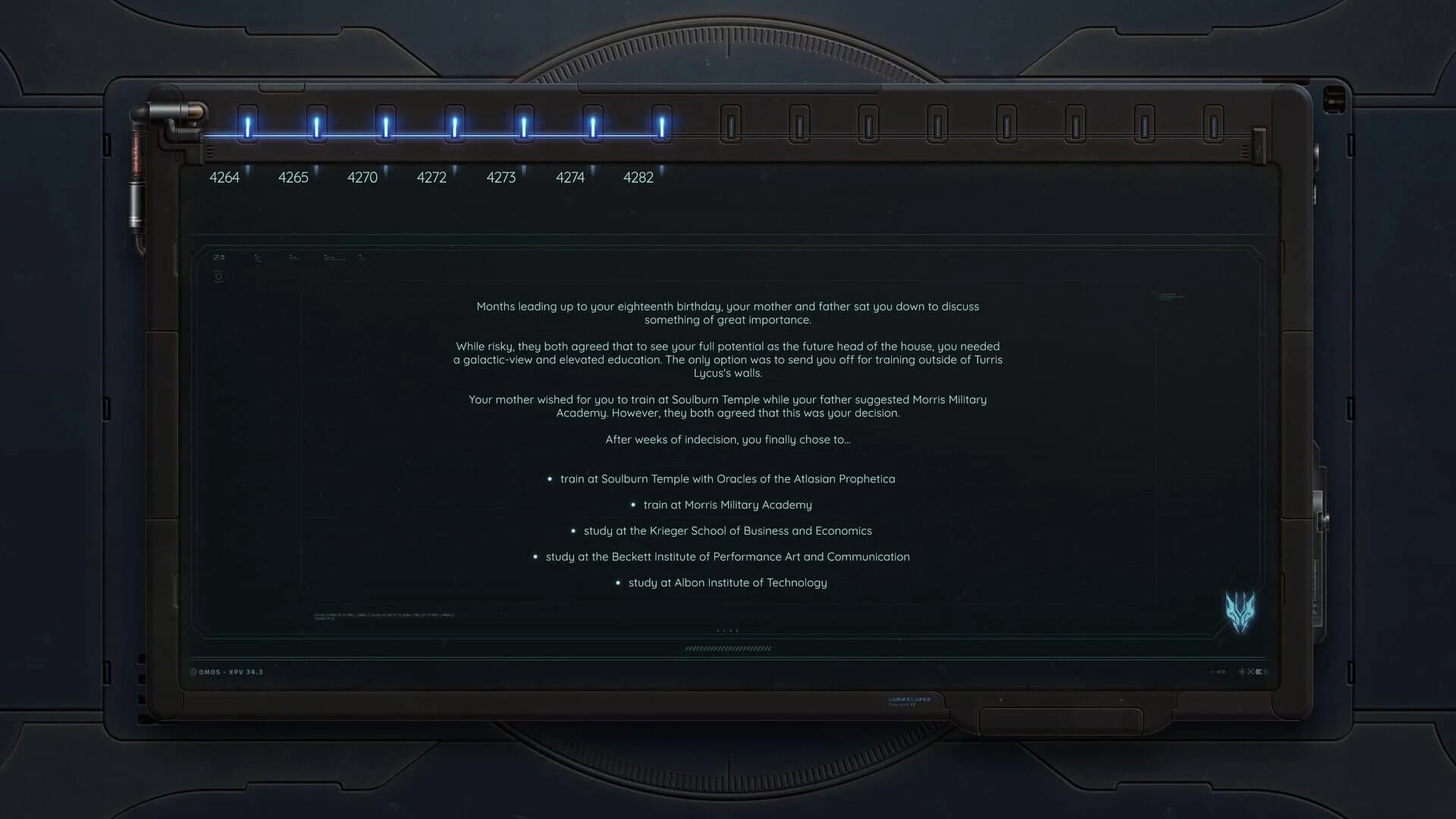Image resolution: width=1456 pixels, height=819 pixels.
Task: Click the battery indicator in the status bar
Action: tap(1259, 672)
